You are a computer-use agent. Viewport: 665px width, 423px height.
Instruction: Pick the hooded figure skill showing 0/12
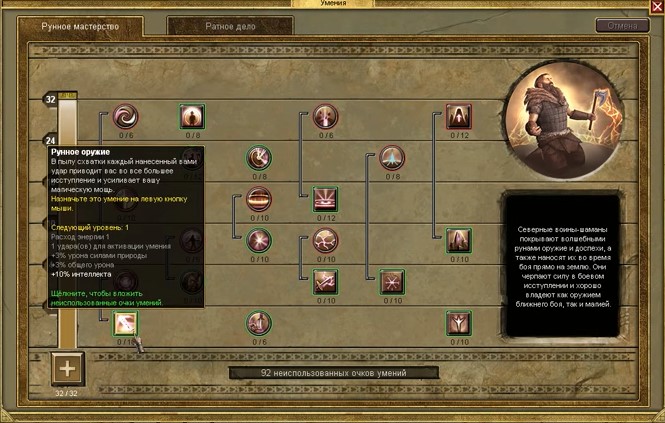tap(458, 117)
